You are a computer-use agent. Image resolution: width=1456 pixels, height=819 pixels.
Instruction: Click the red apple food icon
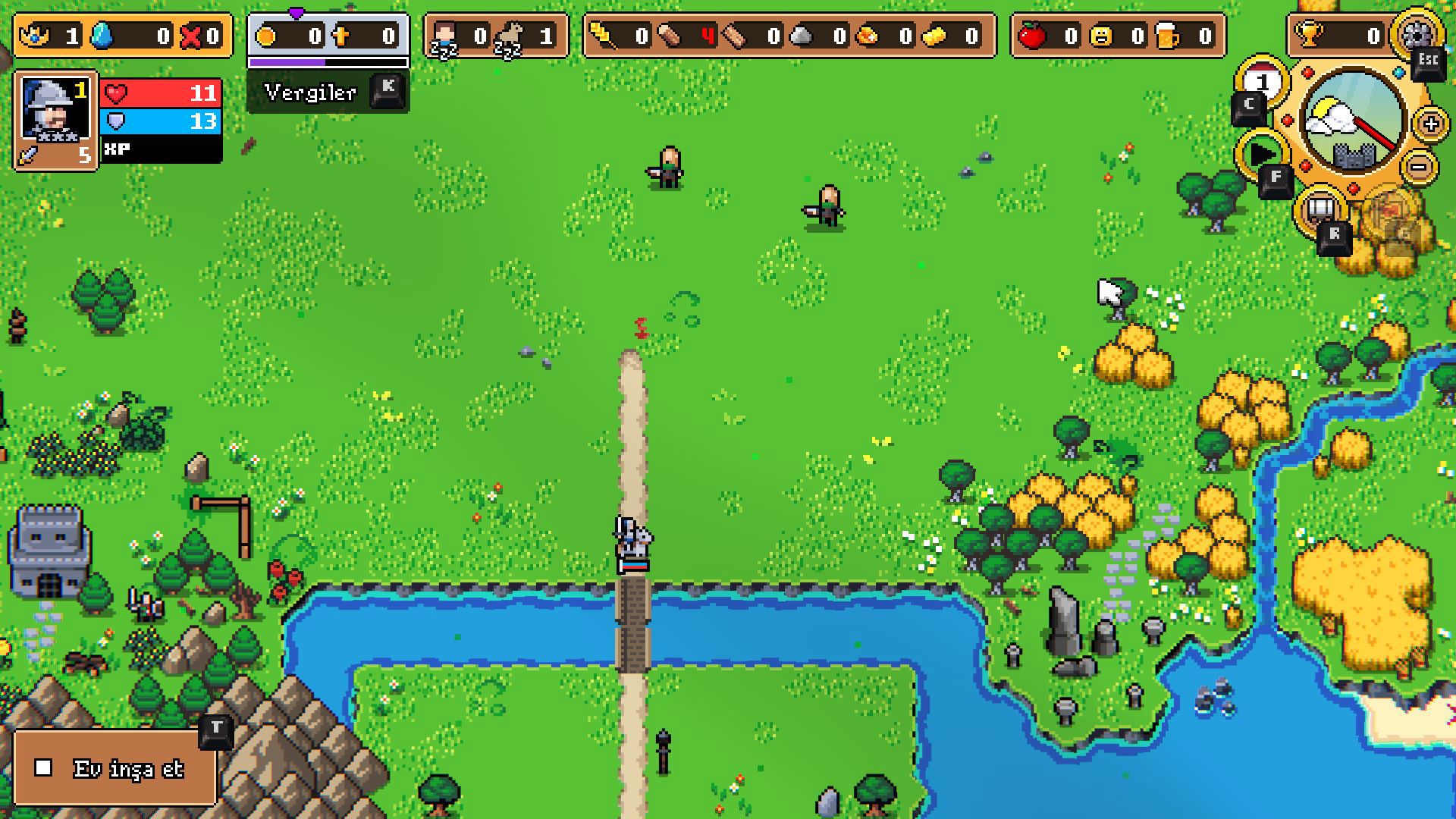click(1032, 35)
